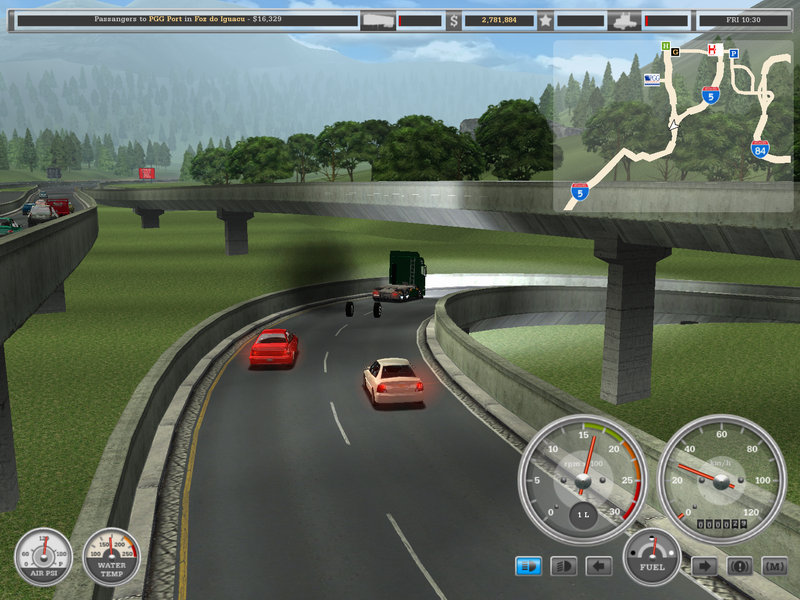800x600 pixels.
Task: Select the truck damage icon in top bar
Action: pyautogui.click(x=624, y=20)
